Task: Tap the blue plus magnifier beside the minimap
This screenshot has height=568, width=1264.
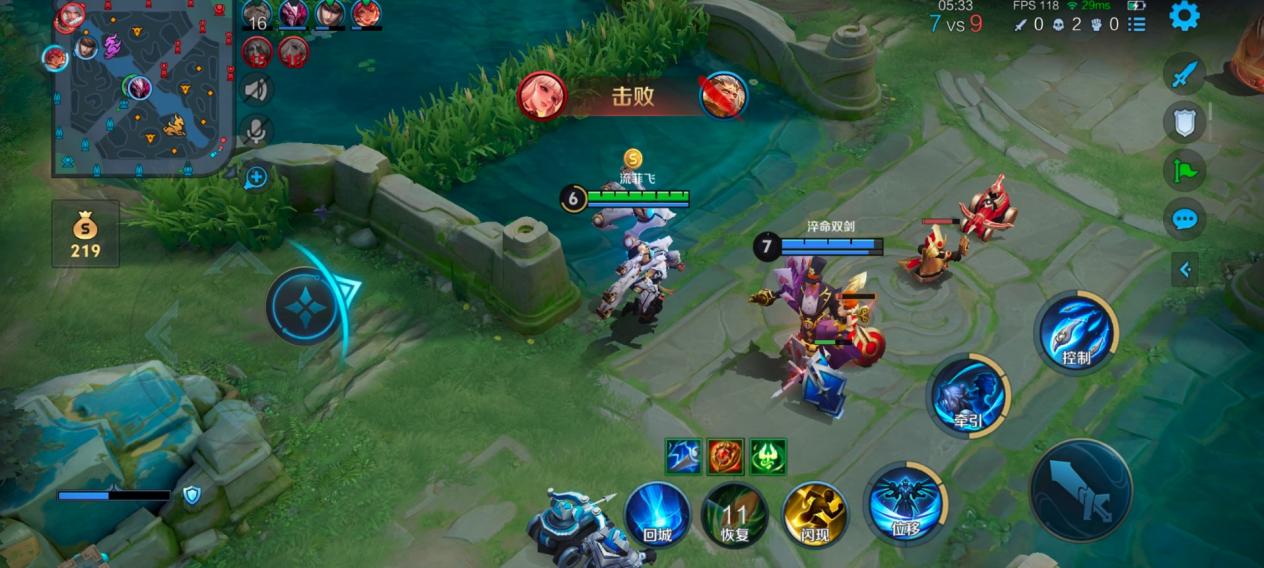Action: pyautogui.click(x=256, y=178)
